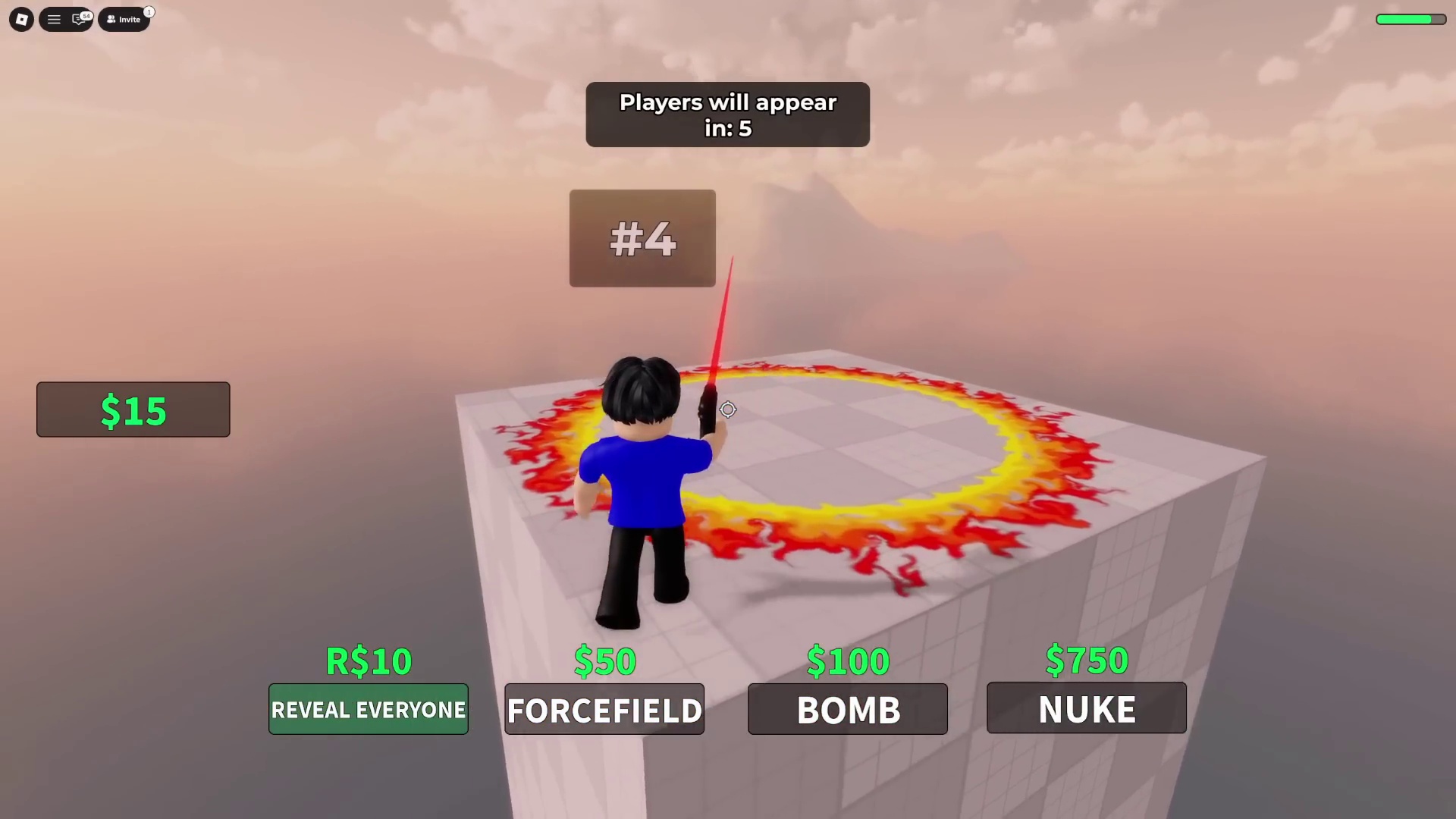Open the hamburger menu icon
1456x819 pixels.
[x=54, y=19]
